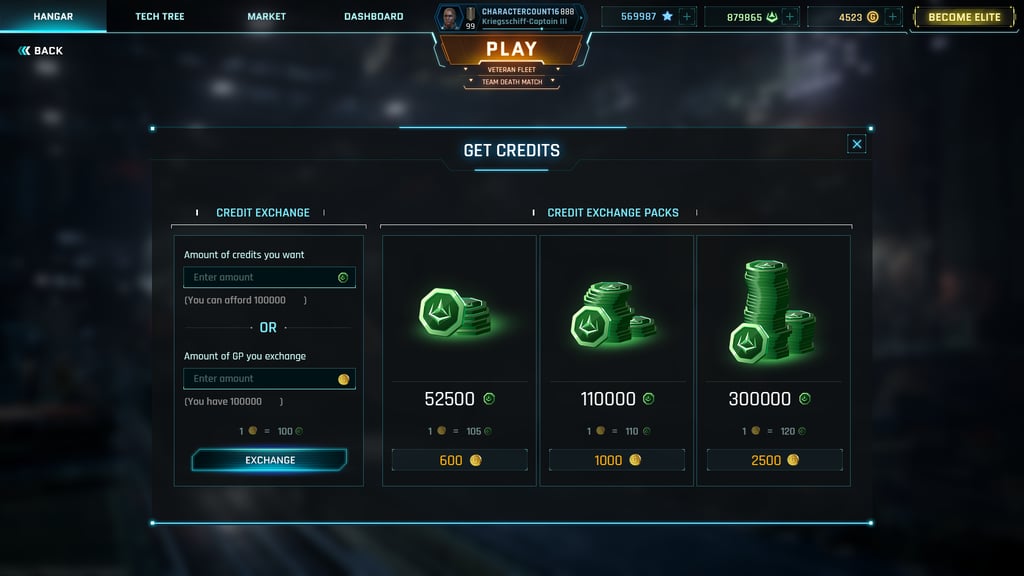Go back using the Back button
This screenshot has width=1024, height=576.
click(x=41, y=51)
